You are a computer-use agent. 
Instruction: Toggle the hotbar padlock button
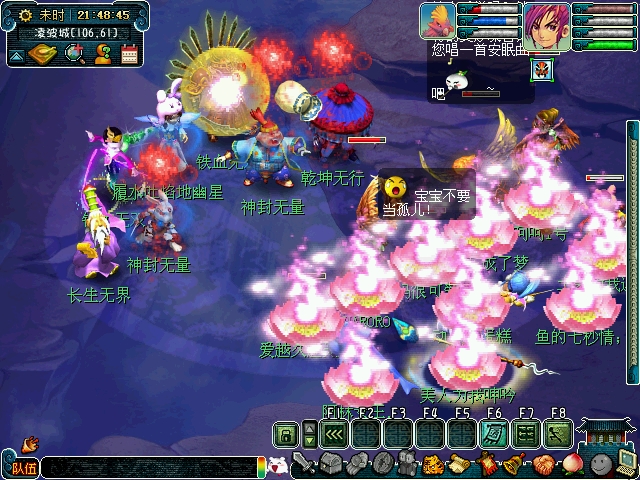286,435
